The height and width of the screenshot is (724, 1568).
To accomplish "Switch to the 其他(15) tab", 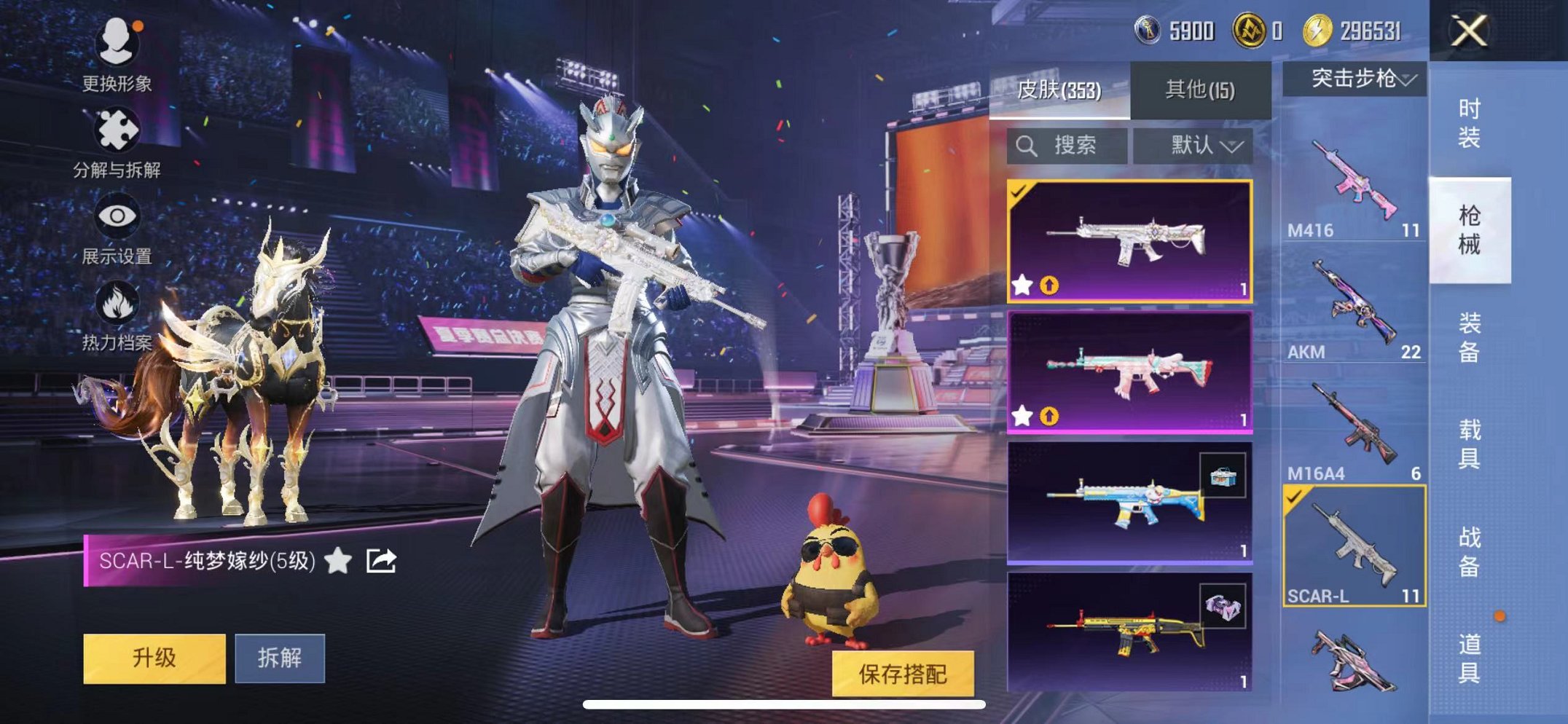I will (1201, 87).
